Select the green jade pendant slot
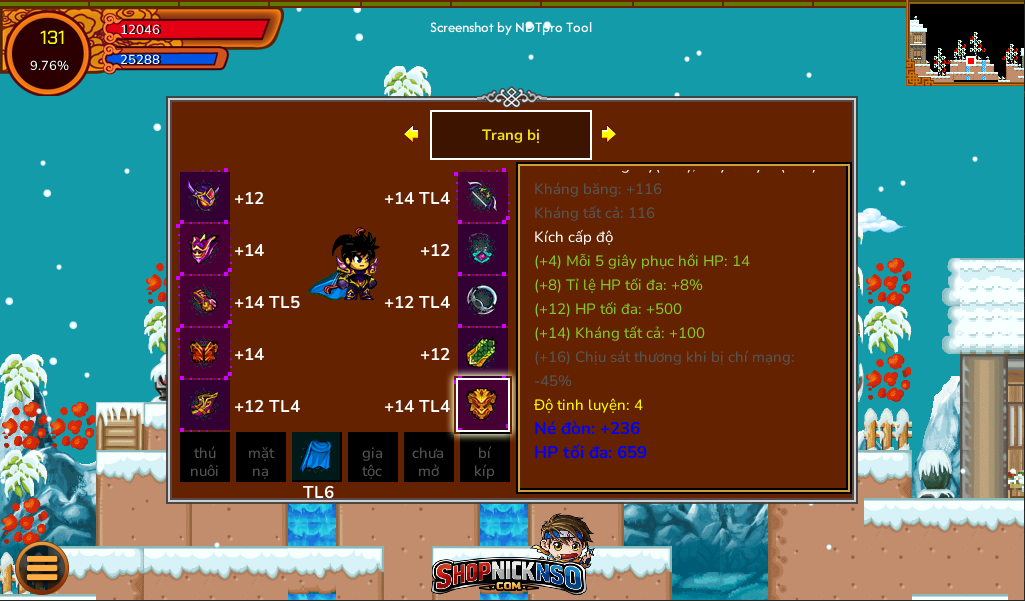 [x=483, y=353]
